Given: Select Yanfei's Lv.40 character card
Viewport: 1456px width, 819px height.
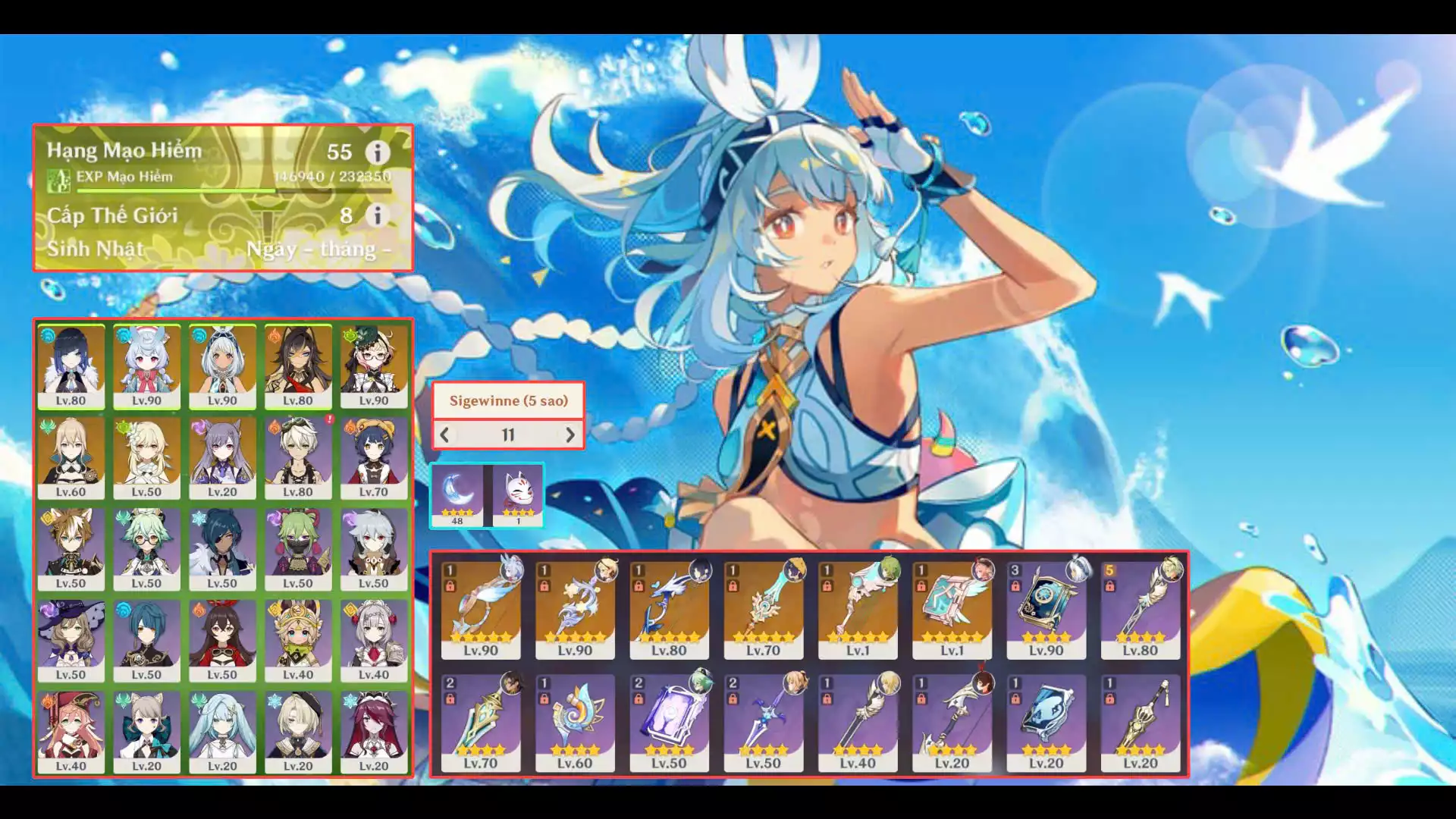Looking at the screenshot, I should pos(71,733).
